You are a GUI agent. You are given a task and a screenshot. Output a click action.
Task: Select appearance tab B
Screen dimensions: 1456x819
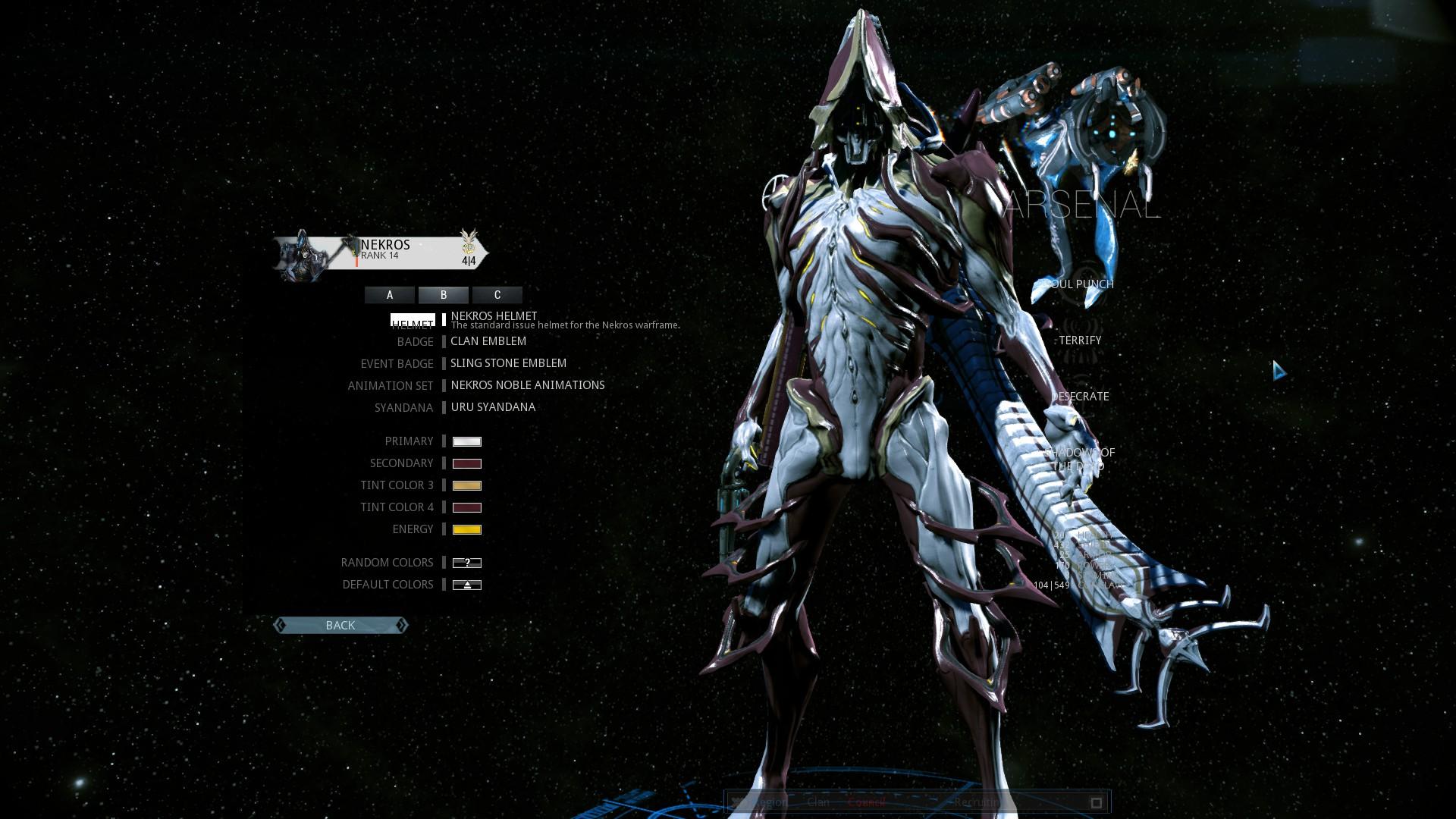pyautogui.click(x=444, y=295)
